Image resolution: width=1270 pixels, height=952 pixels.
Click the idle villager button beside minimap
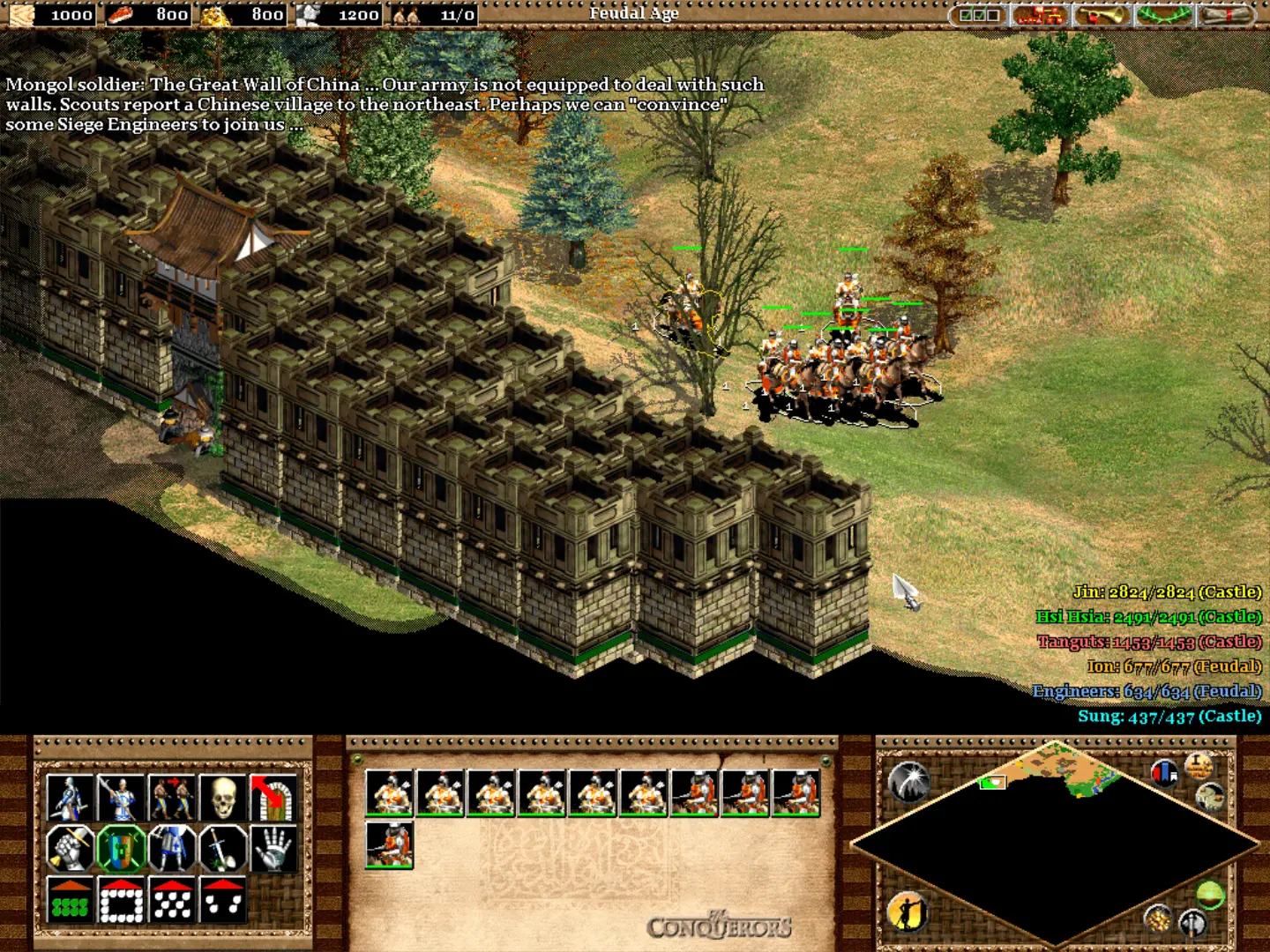click(907, 911)
